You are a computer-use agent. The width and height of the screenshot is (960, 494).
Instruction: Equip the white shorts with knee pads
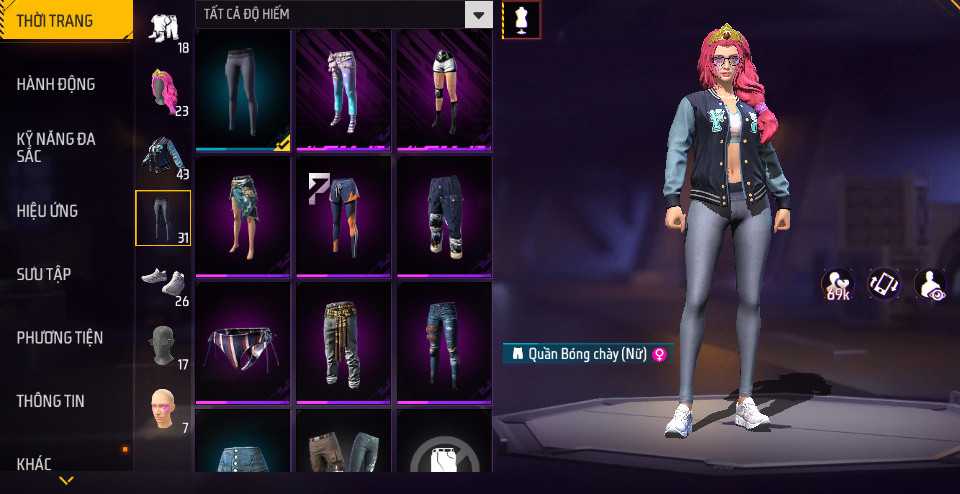(x=443, y=89)
